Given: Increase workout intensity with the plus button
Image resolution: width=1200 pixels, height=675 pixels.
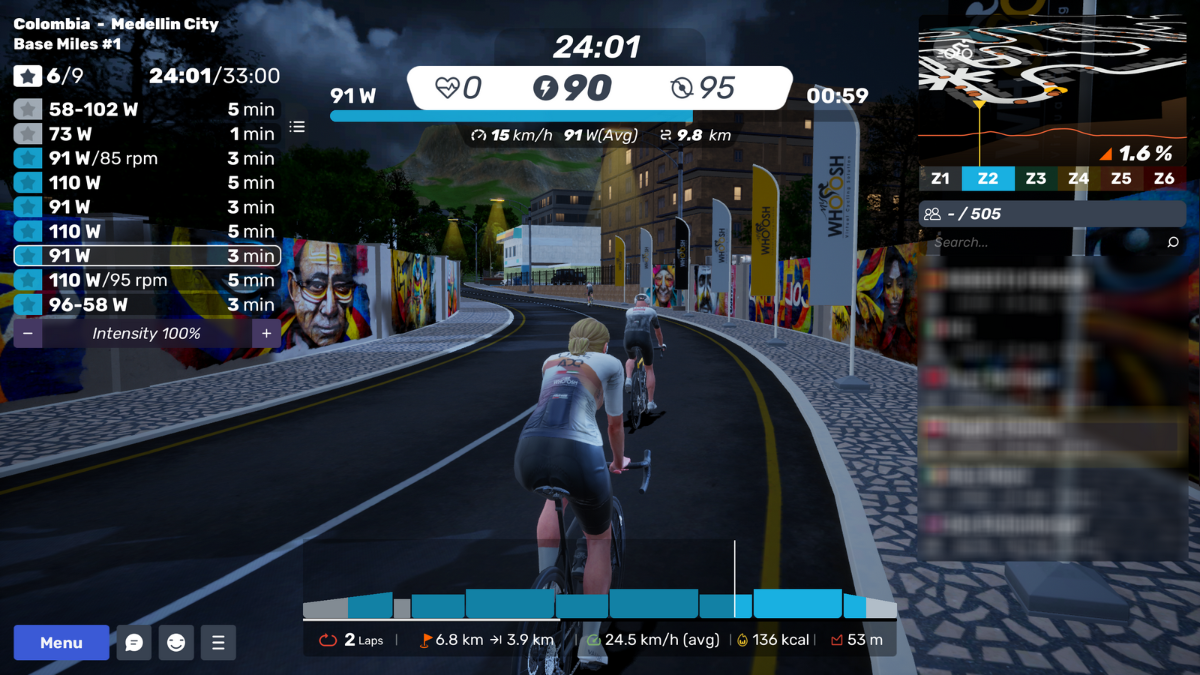Looking at the screenshot, I should click(266, 334).
